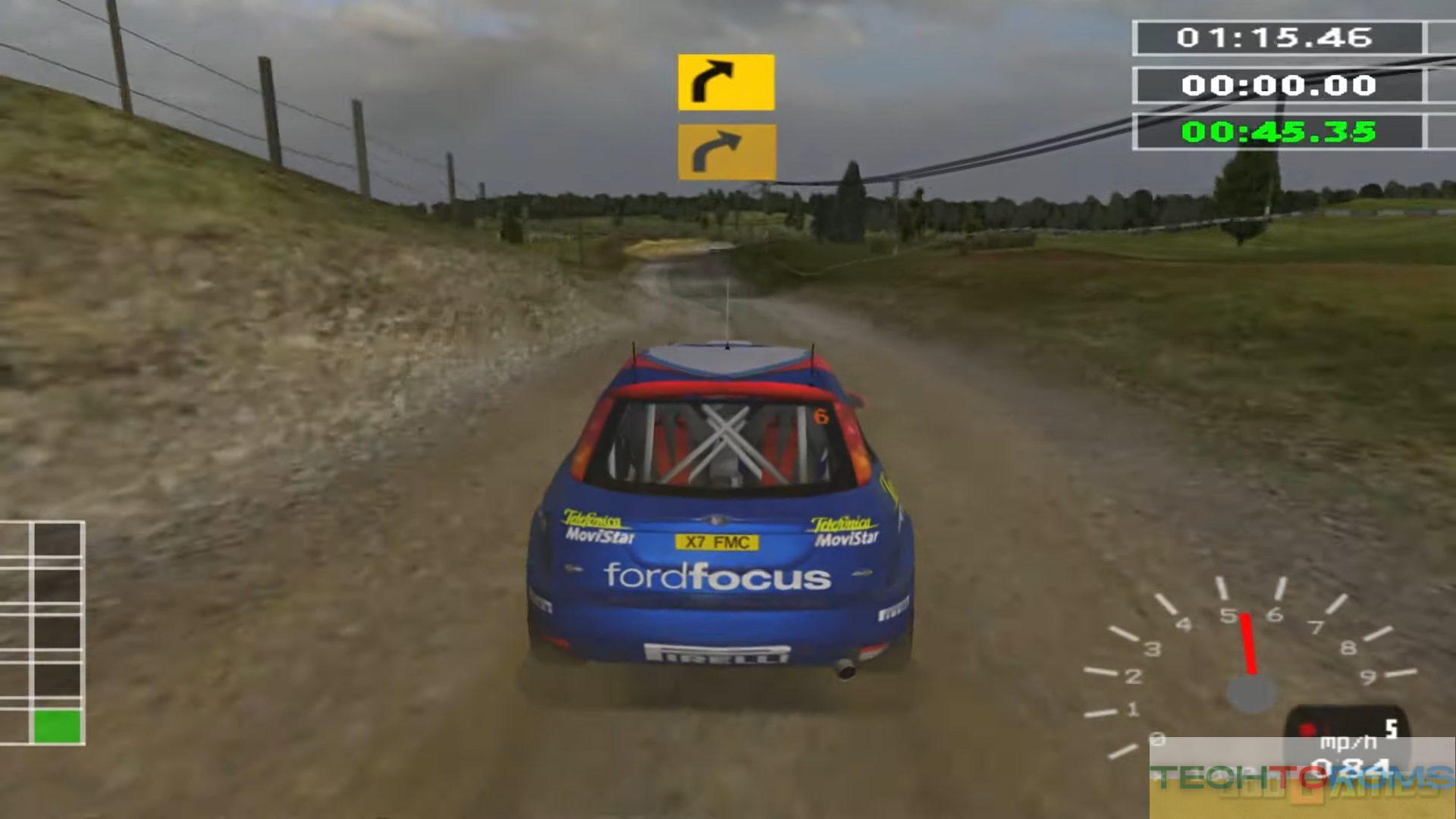Image resolution: width=1456 pixels, height=819 pixels.
Task: Select the dimmed right-turn pace note arrow
Action: click(x=726, y=152)
